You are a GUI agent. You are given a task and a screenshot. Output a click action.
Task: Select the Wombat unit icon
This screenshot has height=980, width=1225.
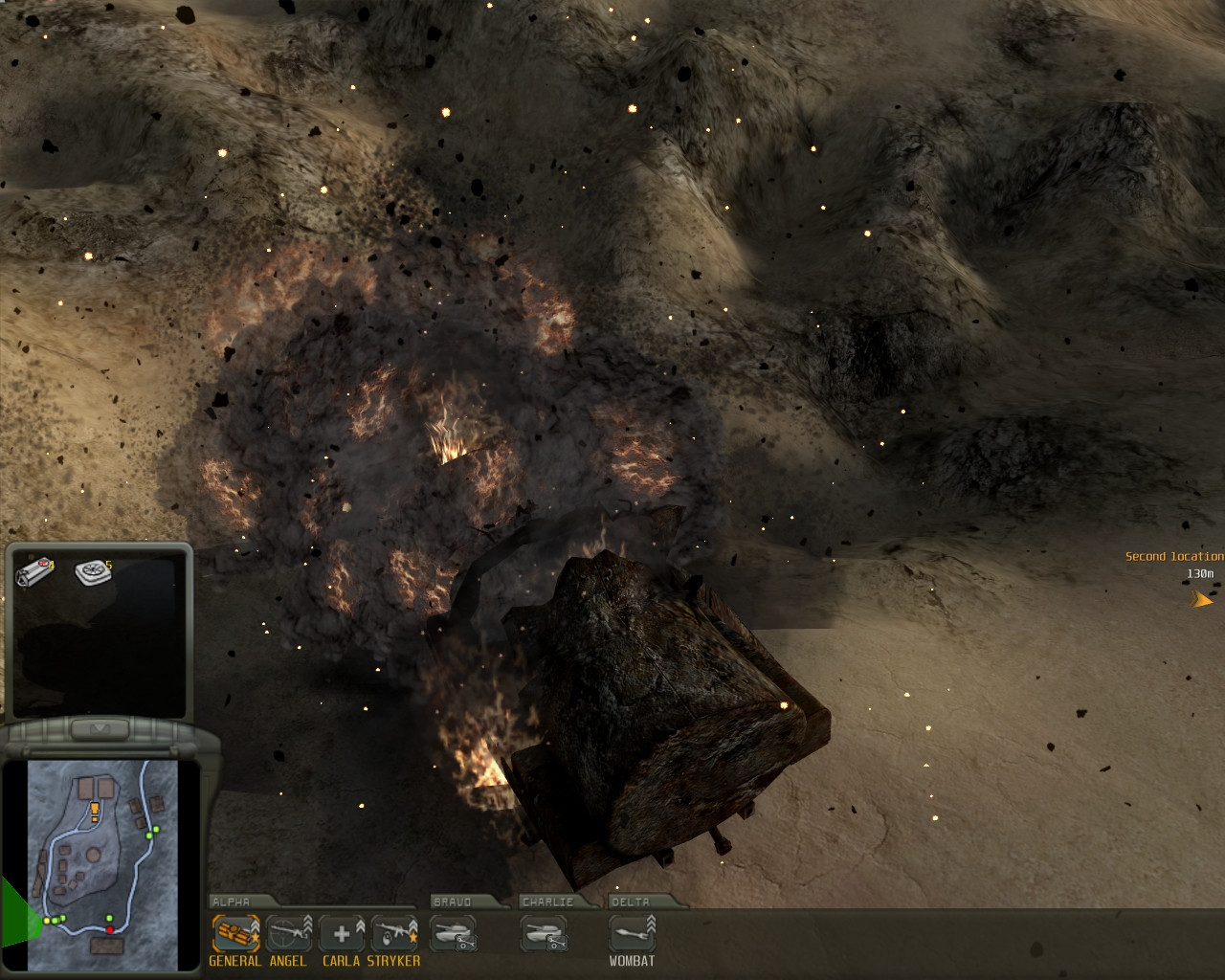pyautogui.click(x=632, y=934)
